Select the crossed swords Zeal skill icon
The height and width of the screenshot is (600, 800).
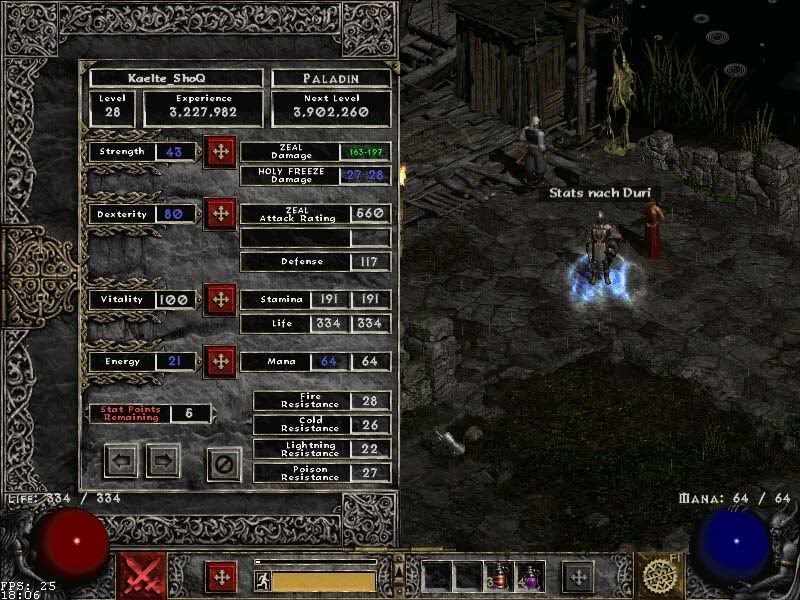click(x=142, y=576)
